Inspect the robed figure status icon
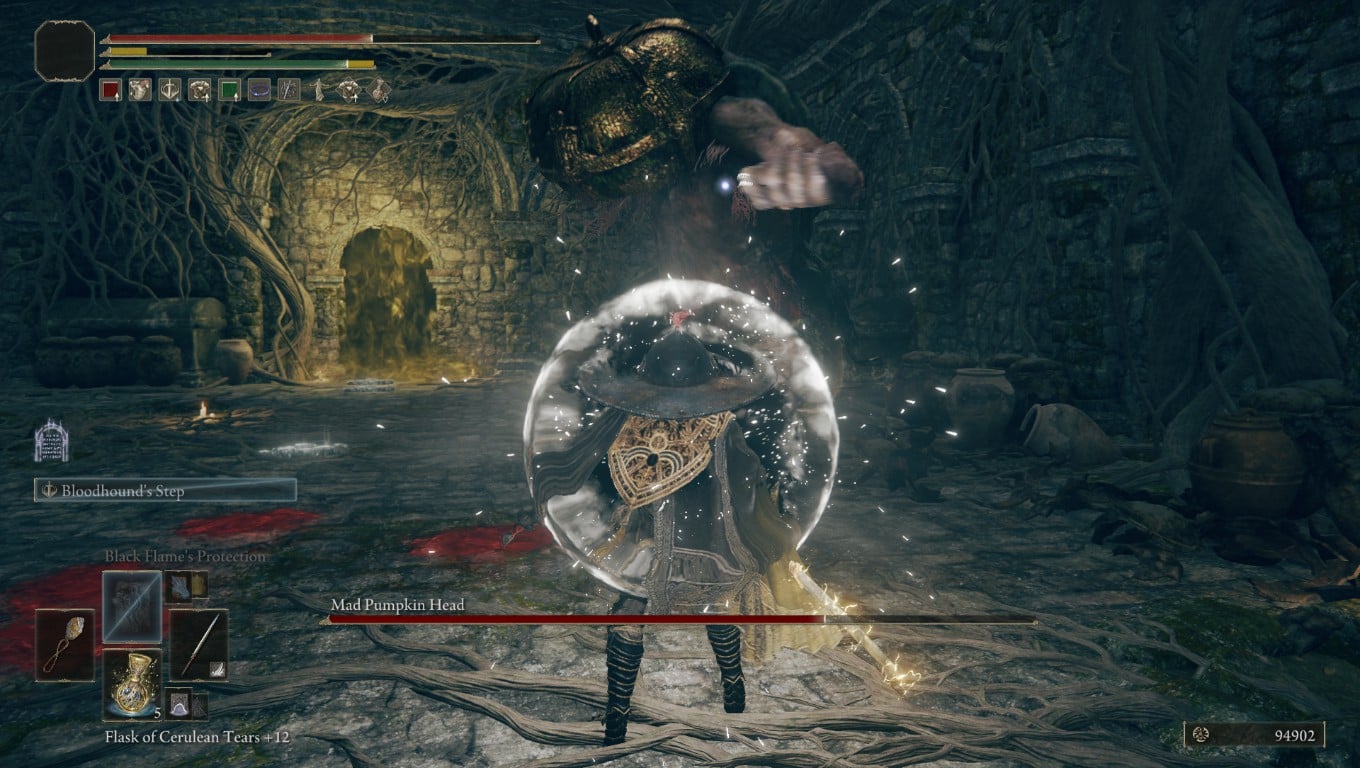The width and height of the screenshot is (1360, 768). click(319, 91)
